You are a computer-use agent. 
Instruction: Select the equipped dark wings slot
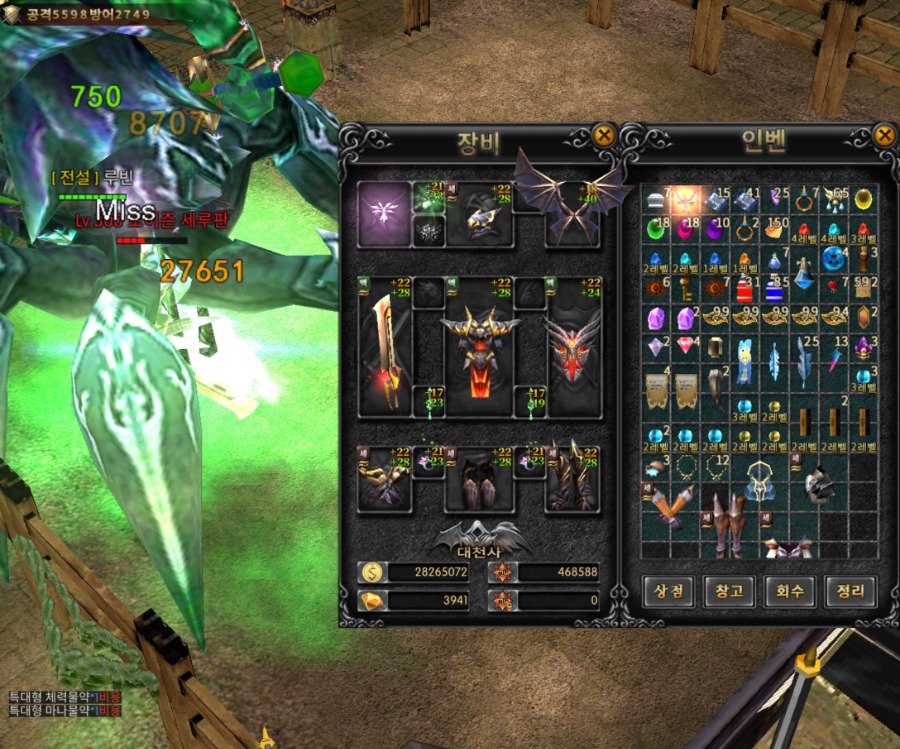[573, 205]
